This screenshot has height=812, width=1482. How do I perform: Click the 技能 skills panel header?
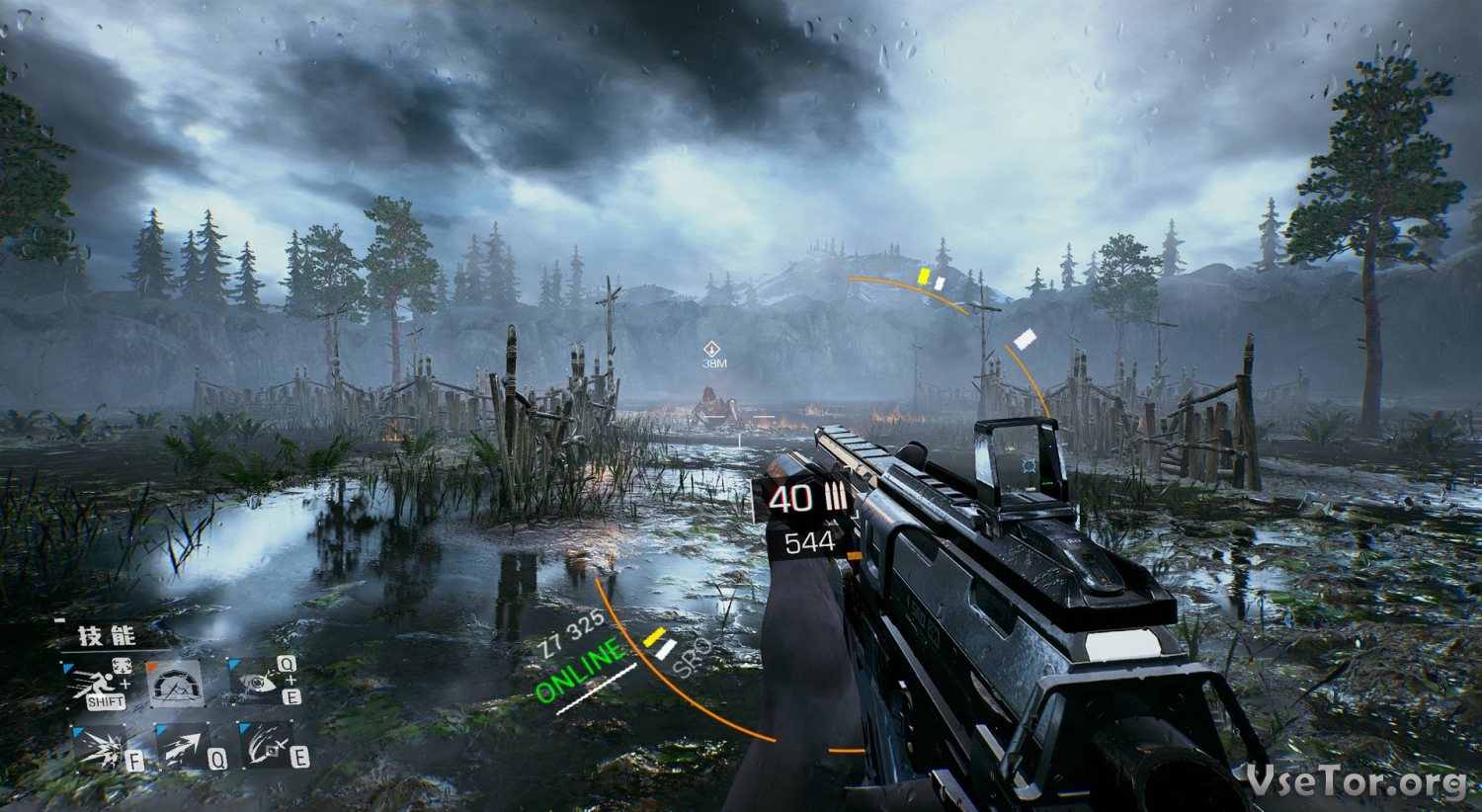pyautogui.click(x=108, y=635)
